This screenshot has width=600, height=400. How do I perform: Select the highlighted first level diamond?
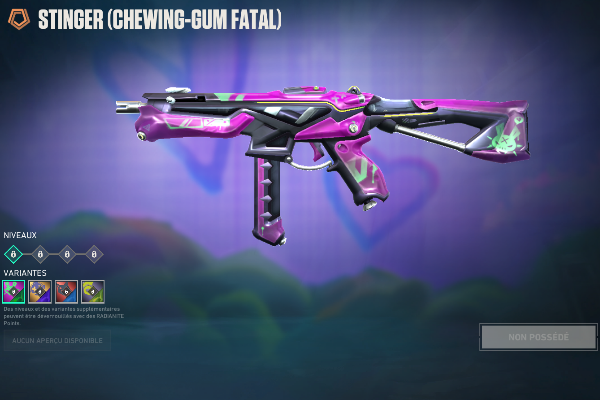pos(14,254)
